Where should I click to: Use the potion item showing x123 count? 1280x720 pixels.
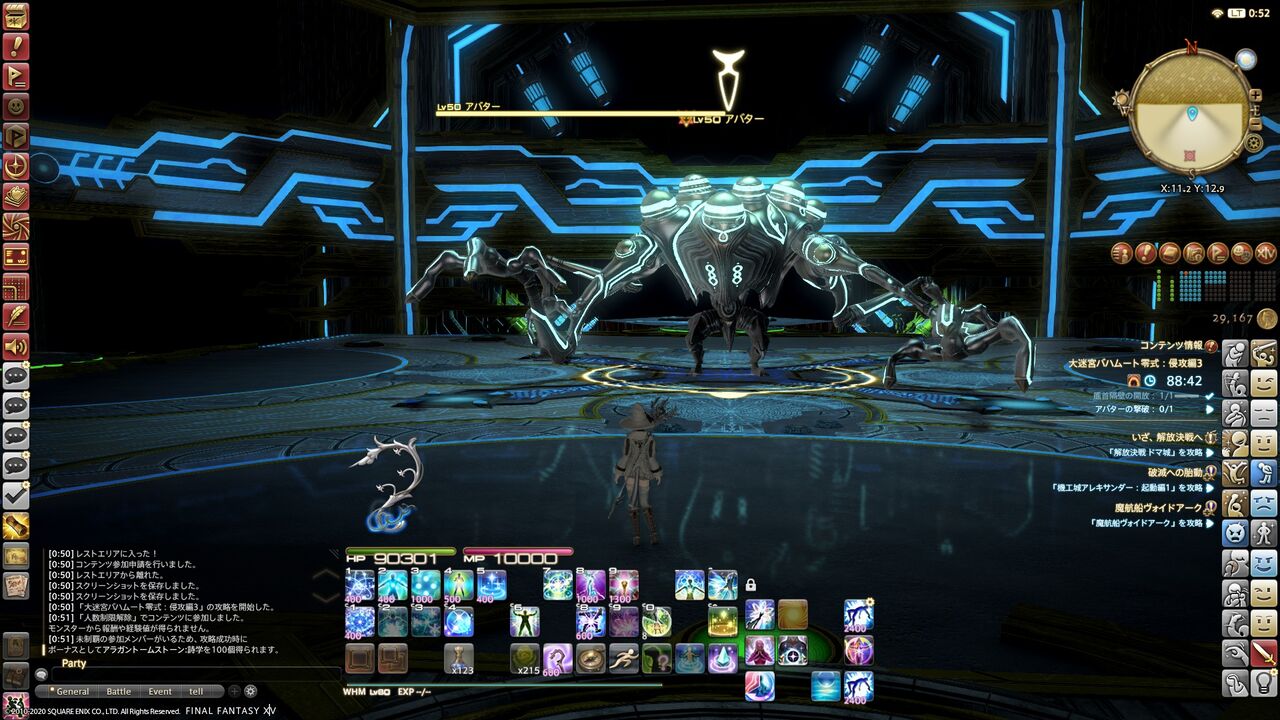coord(460,655)
